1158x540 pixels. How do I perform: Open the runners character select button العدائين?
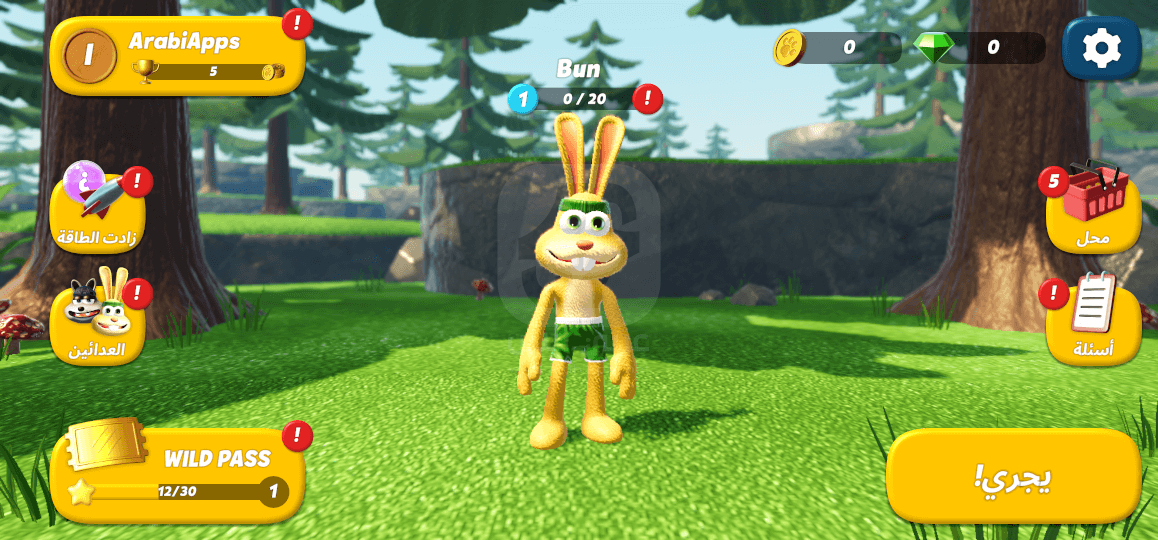click(98, 320)
